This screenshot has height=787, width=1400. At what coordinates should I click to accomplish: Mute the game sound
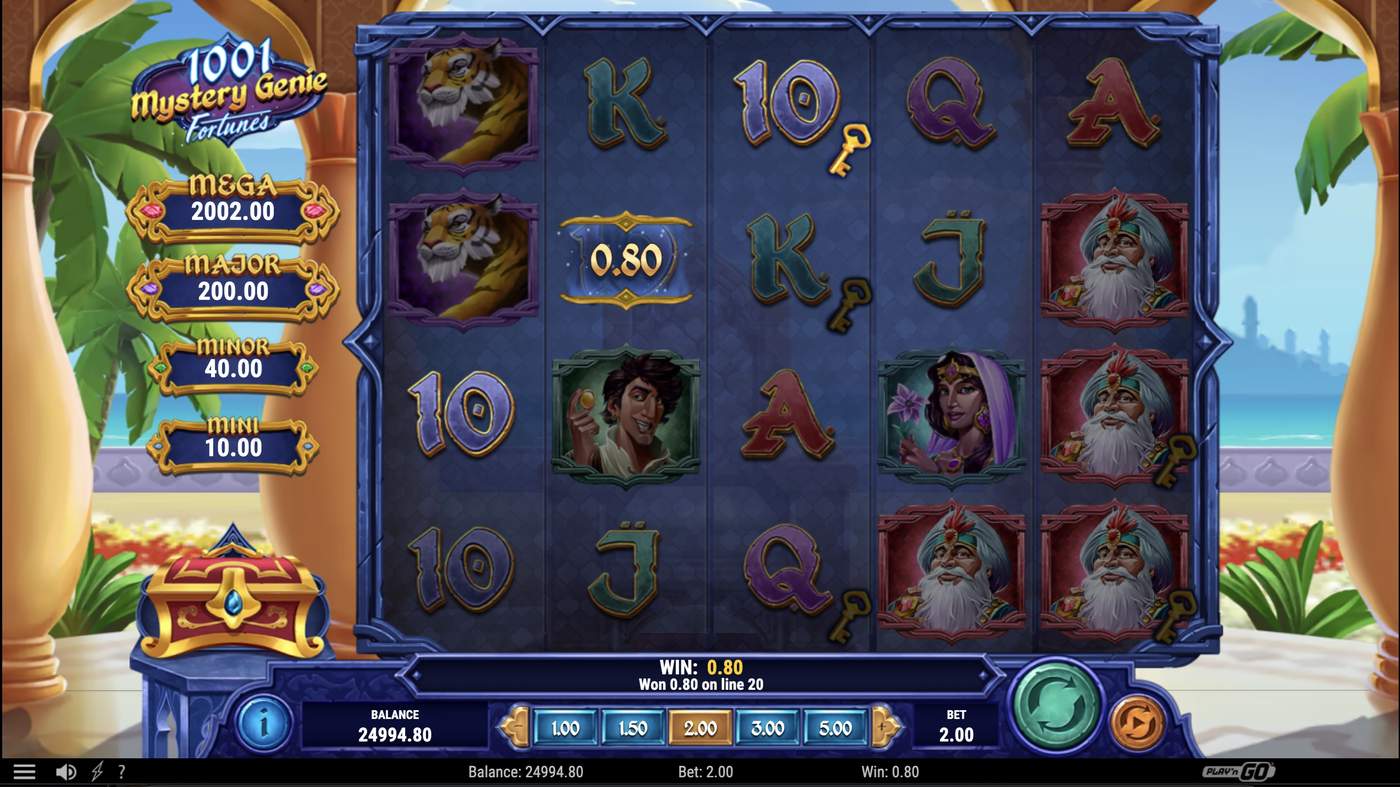pos(65,770)
